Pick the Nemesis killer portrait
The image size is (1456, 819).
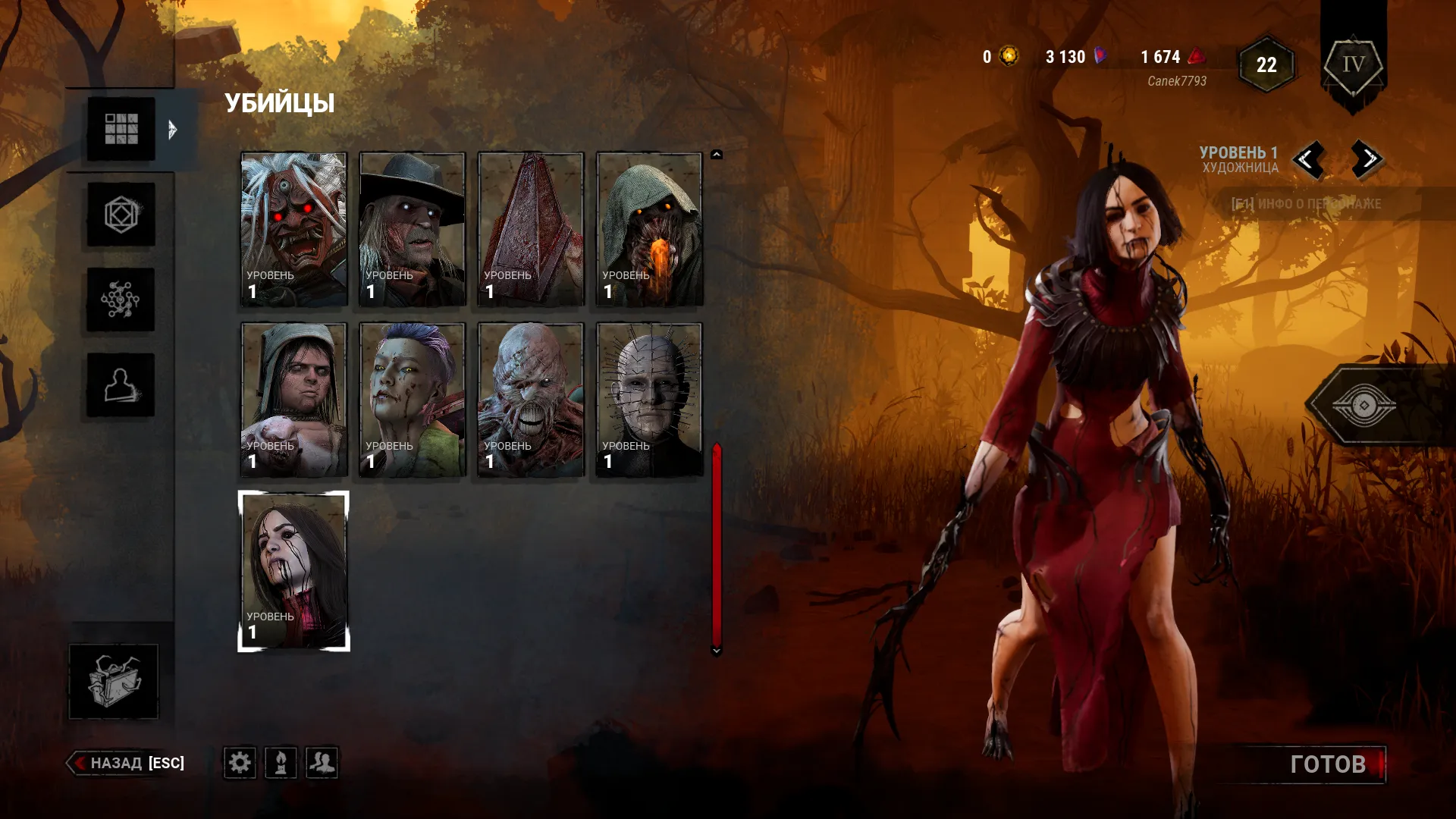coord(531,400)
